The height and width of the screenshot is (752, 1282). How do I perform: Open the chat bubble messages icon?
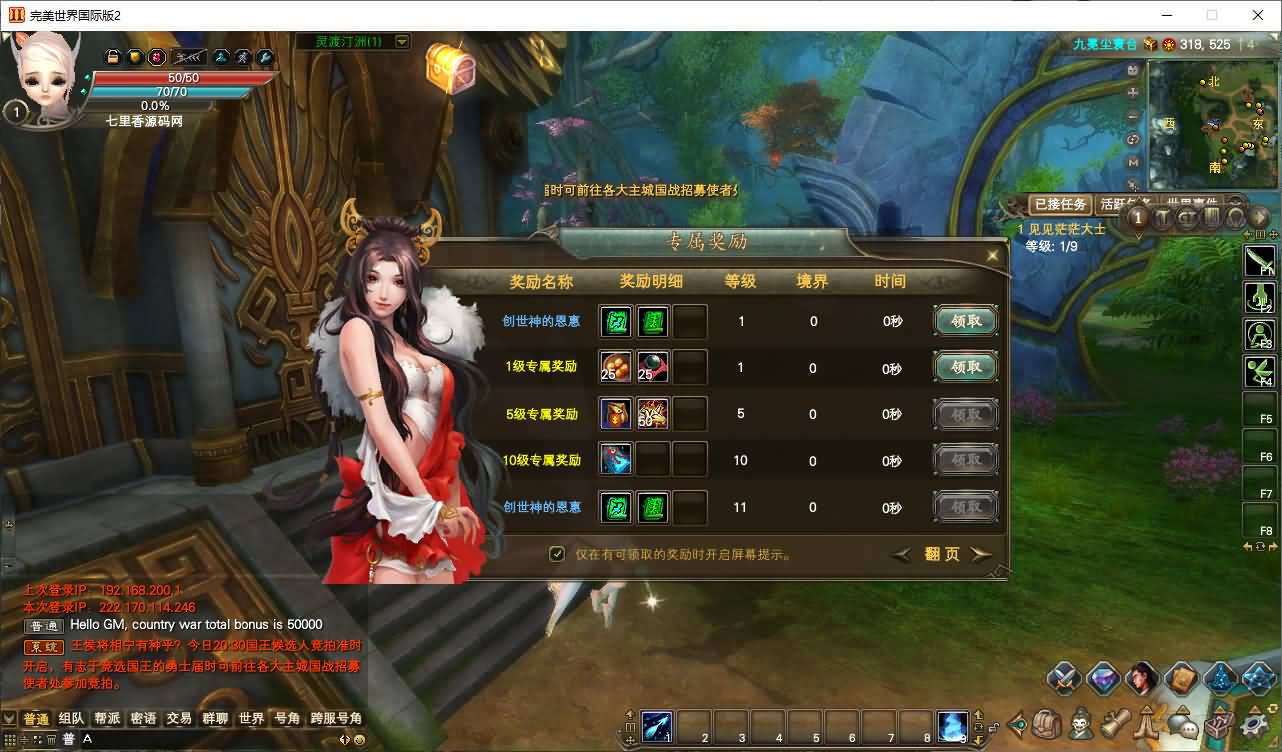tap(1183, 727)
